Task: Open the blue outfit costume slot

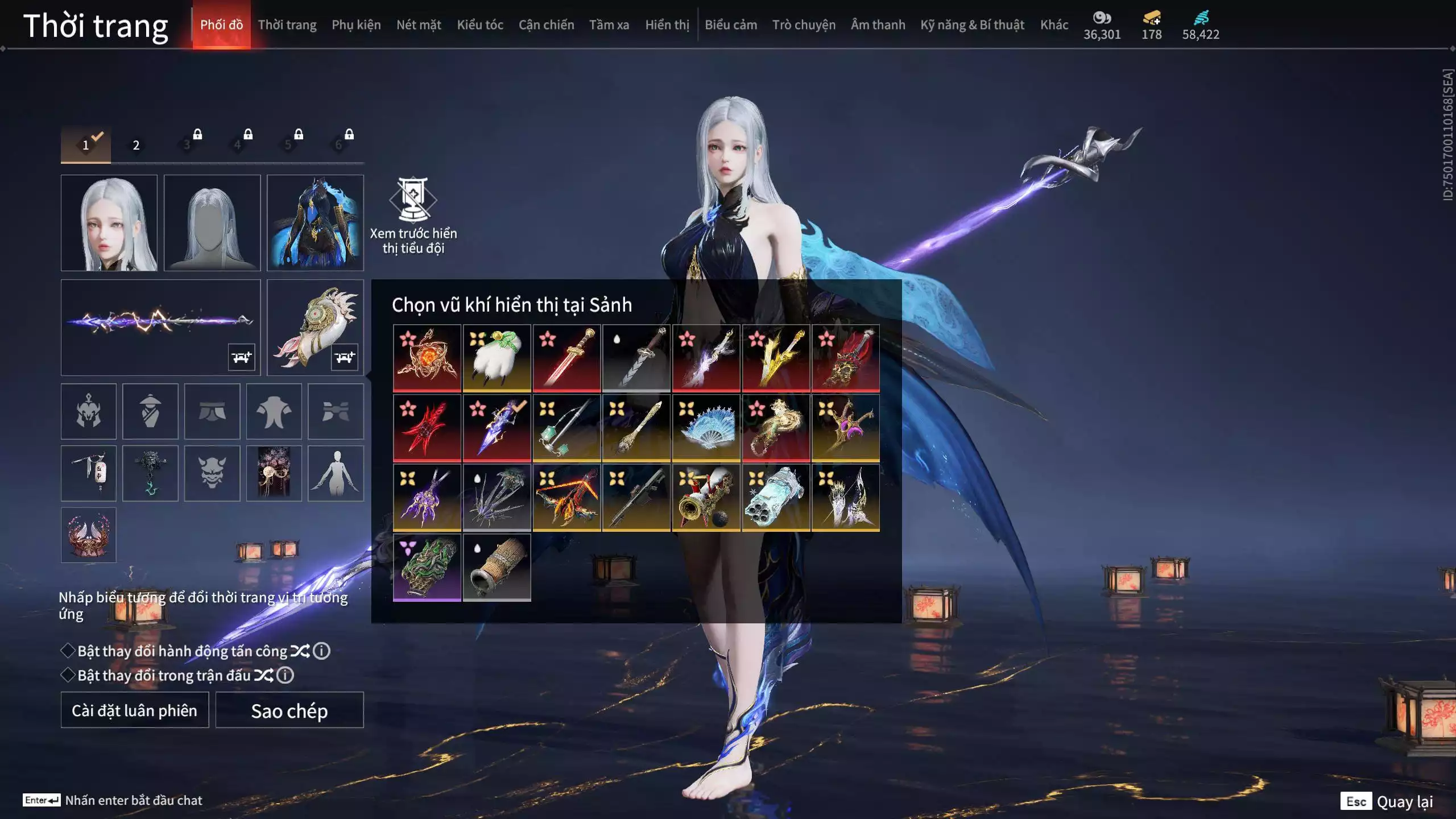Action: pyautogui.click(x=315, y=223)
